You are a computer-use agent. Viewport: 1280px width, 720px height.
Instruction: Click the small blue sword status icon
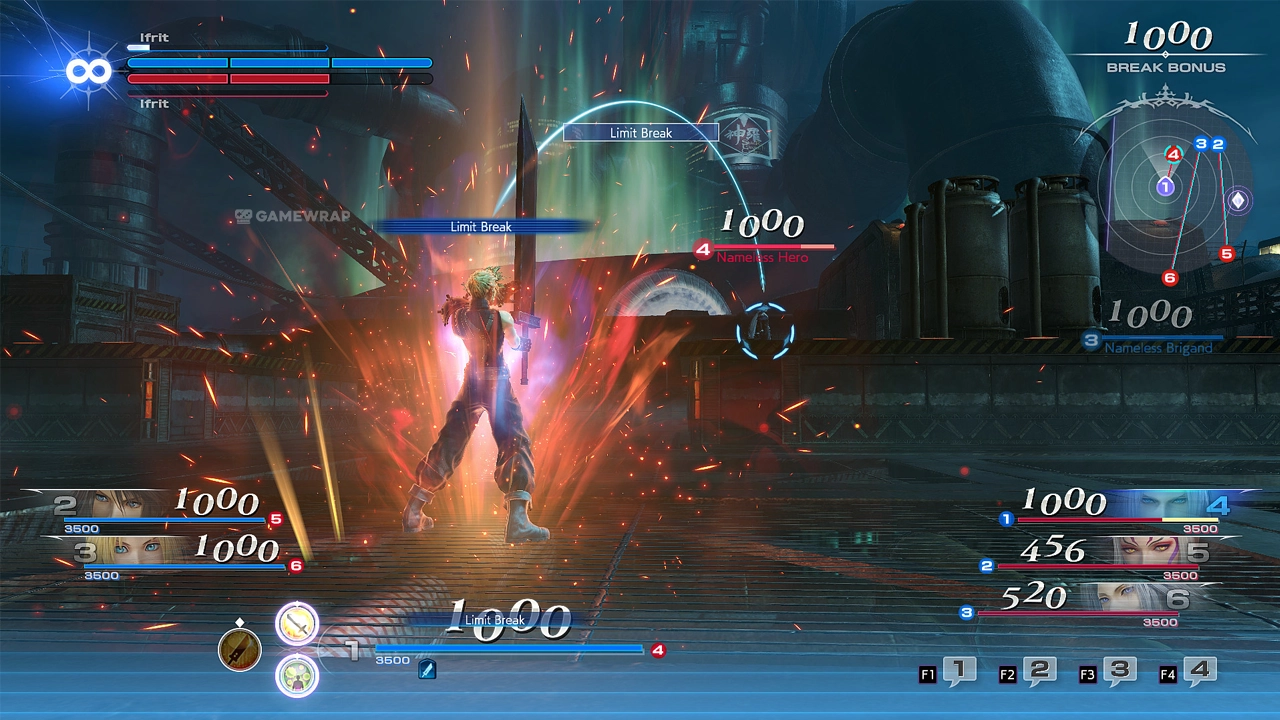(x=427, y=670)
